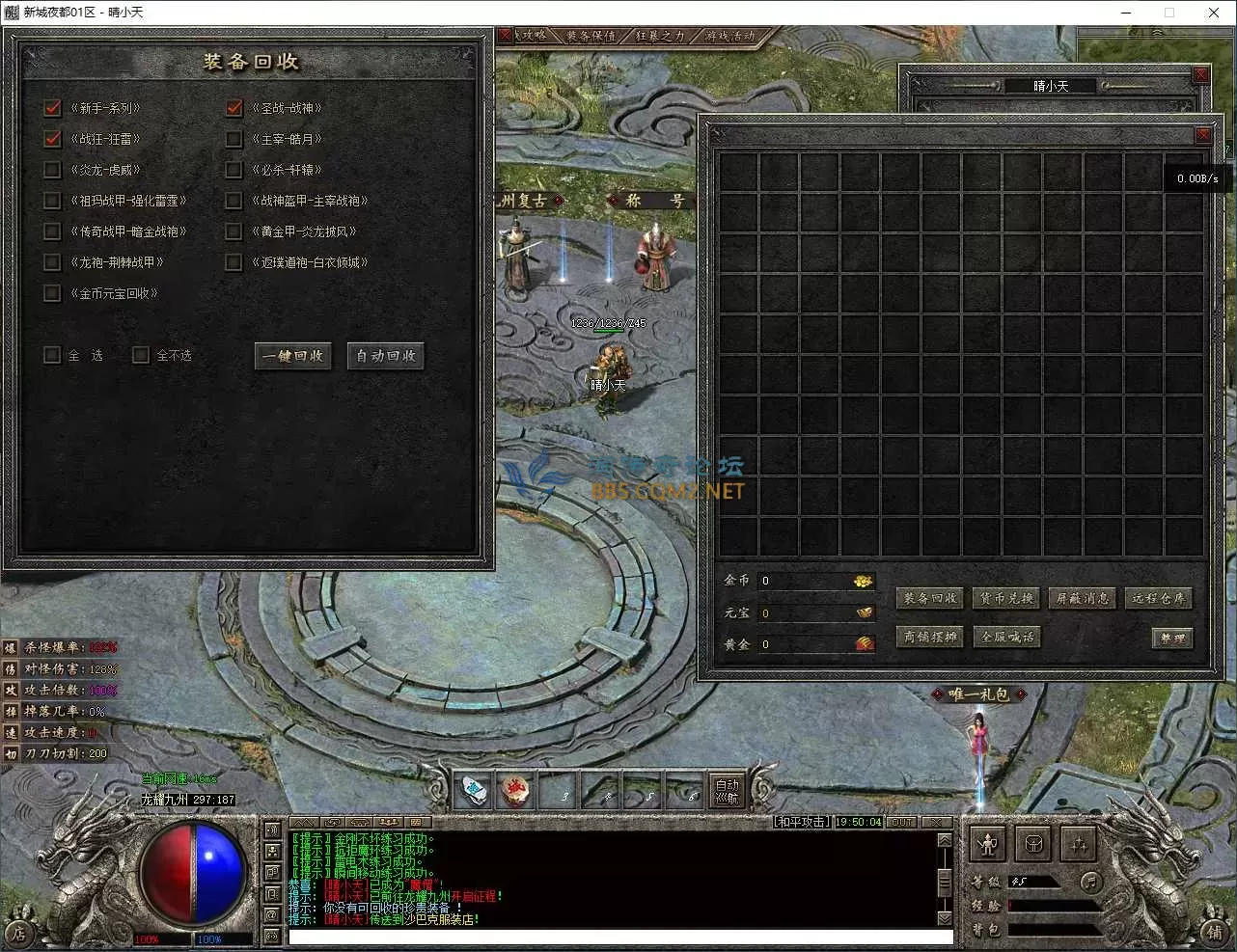Image resolution: width=1237 pixels, height=952 pixels.
Task: Open 装备回收 from the bag panel
Action: [x=930, y=599]
